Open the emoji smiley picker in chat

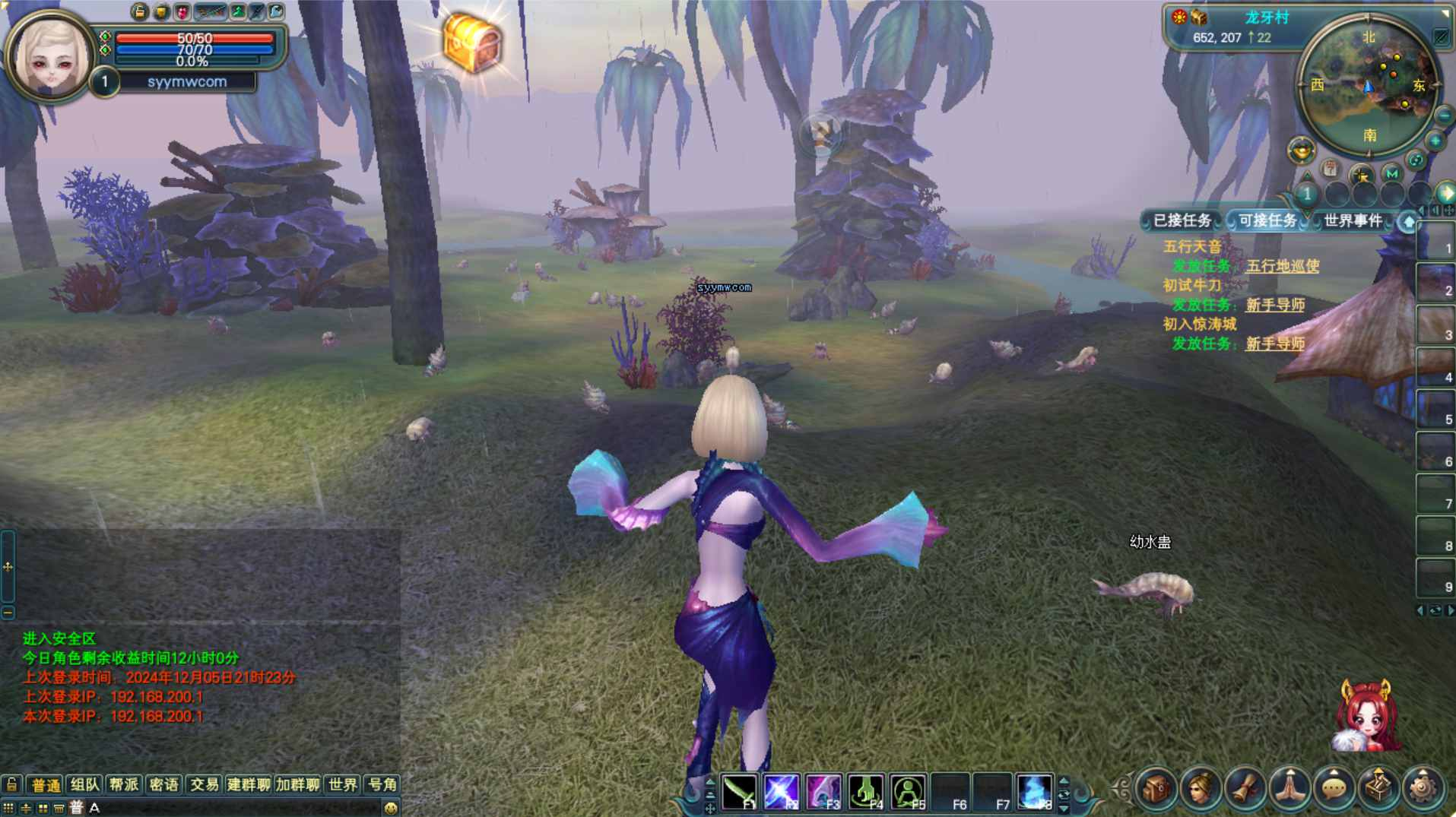(x=391, y=808)
